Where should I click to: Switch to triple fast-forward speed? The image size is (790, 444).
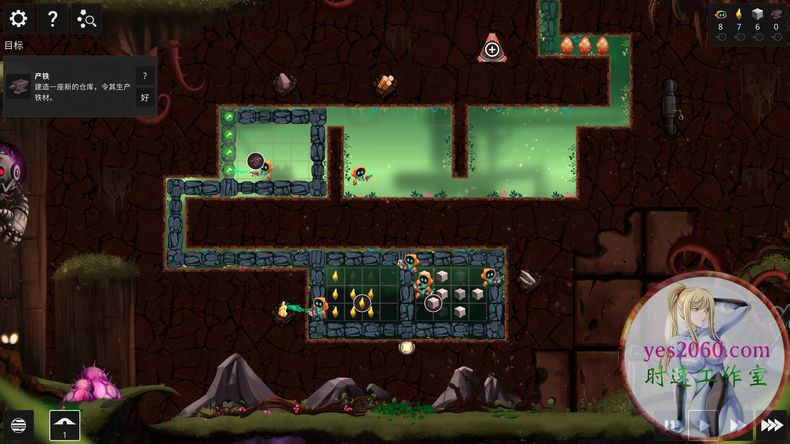771,424
